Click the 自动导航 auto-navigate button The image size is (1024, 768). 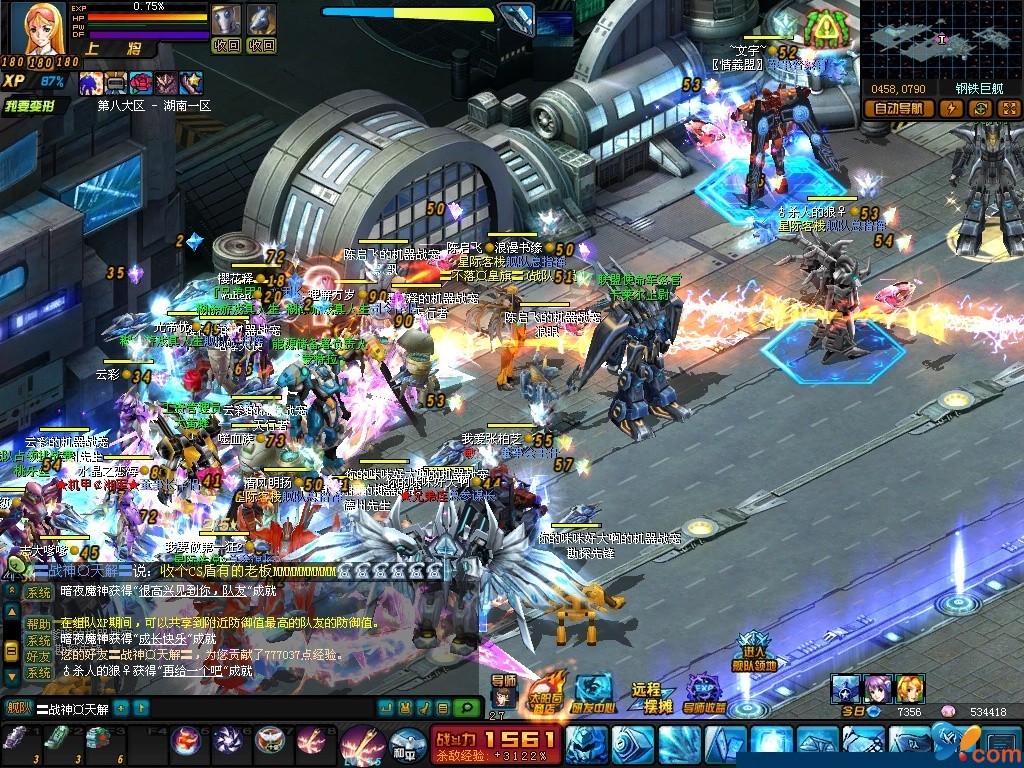[x=898, y=109]
